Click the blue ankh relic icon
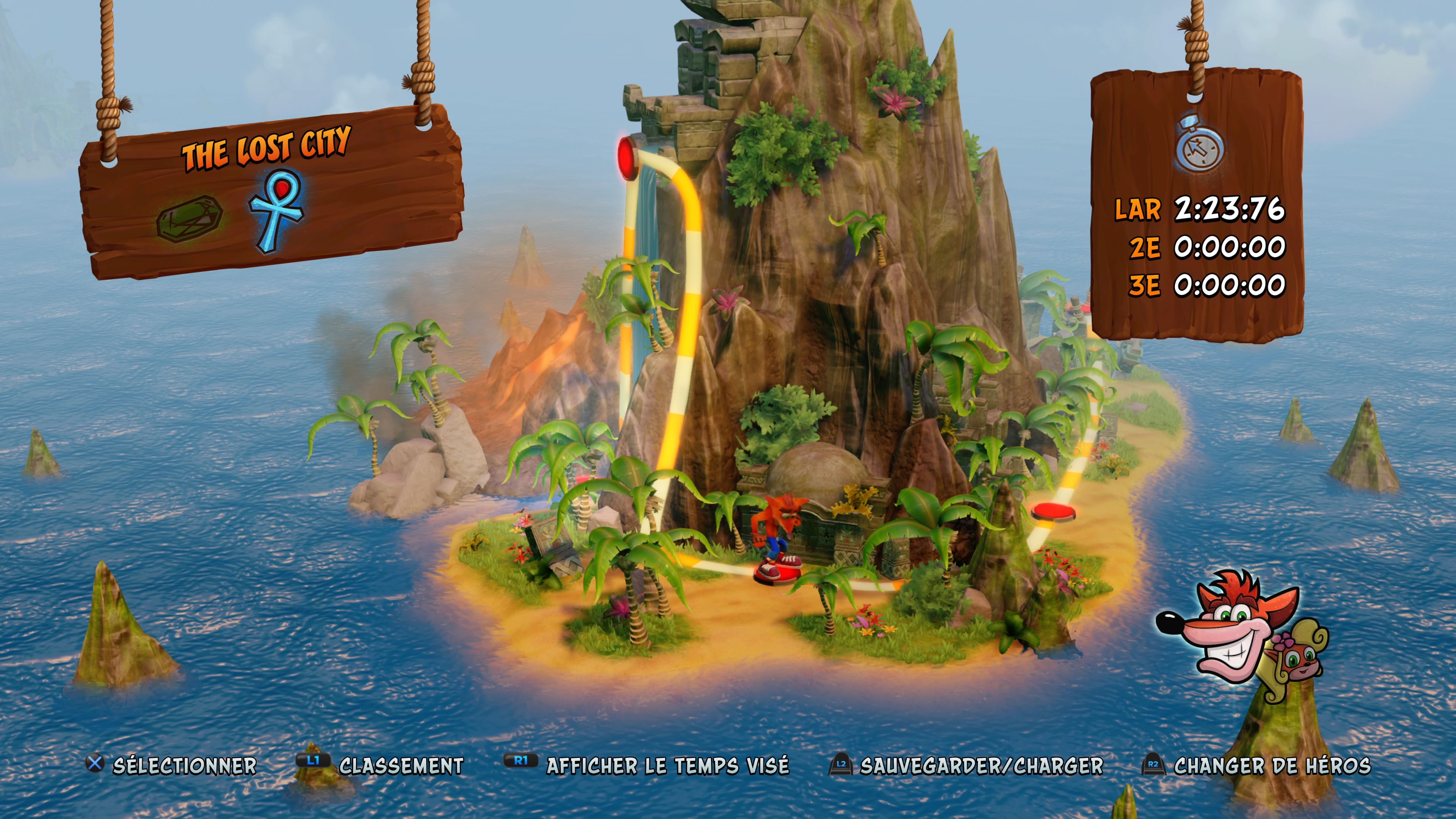 (277, 210)
